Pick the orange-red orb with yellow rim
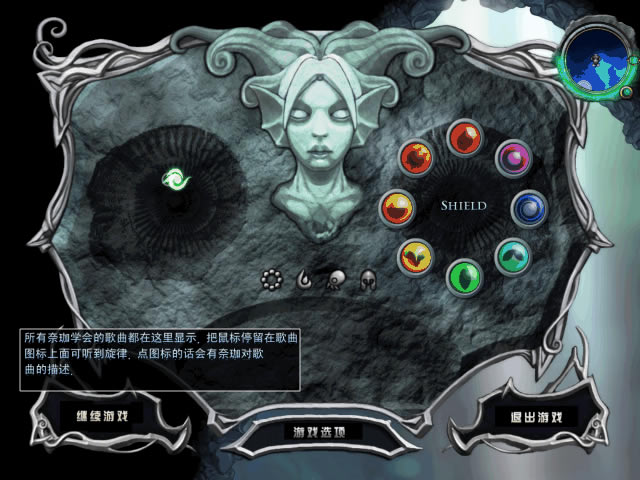The height and width of the screenshot is (480, 640). pyautogui.click(x=416, y=158)
